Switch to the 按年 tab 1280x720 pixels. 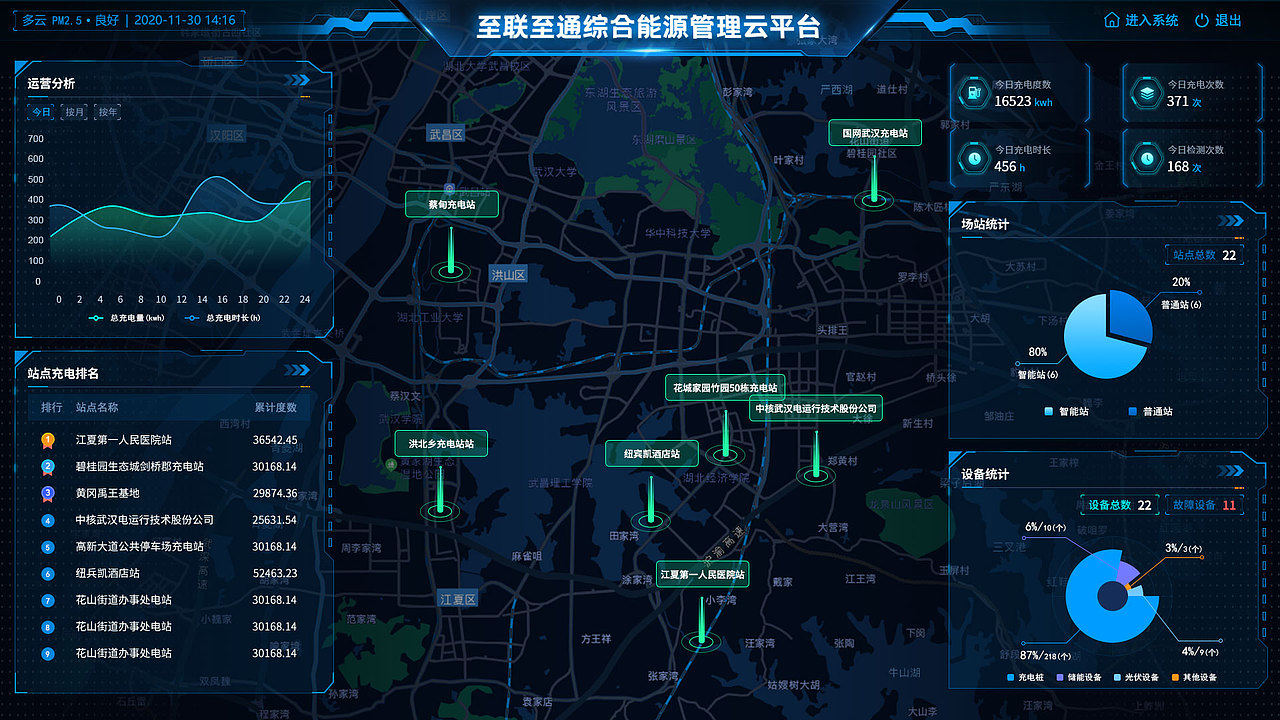108,112
